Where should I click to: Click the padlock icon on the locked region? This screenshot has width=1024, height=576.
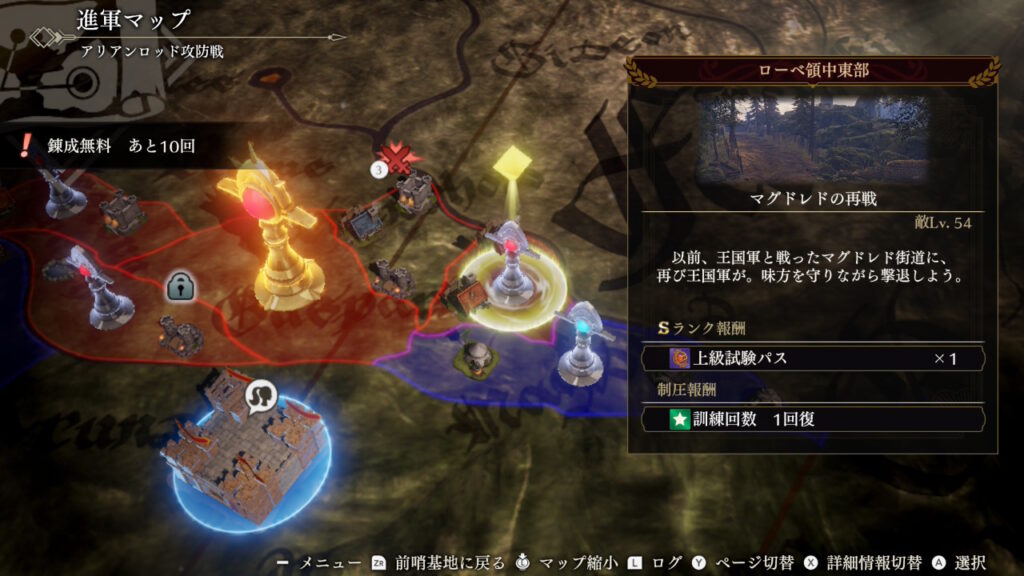point(180,287)
